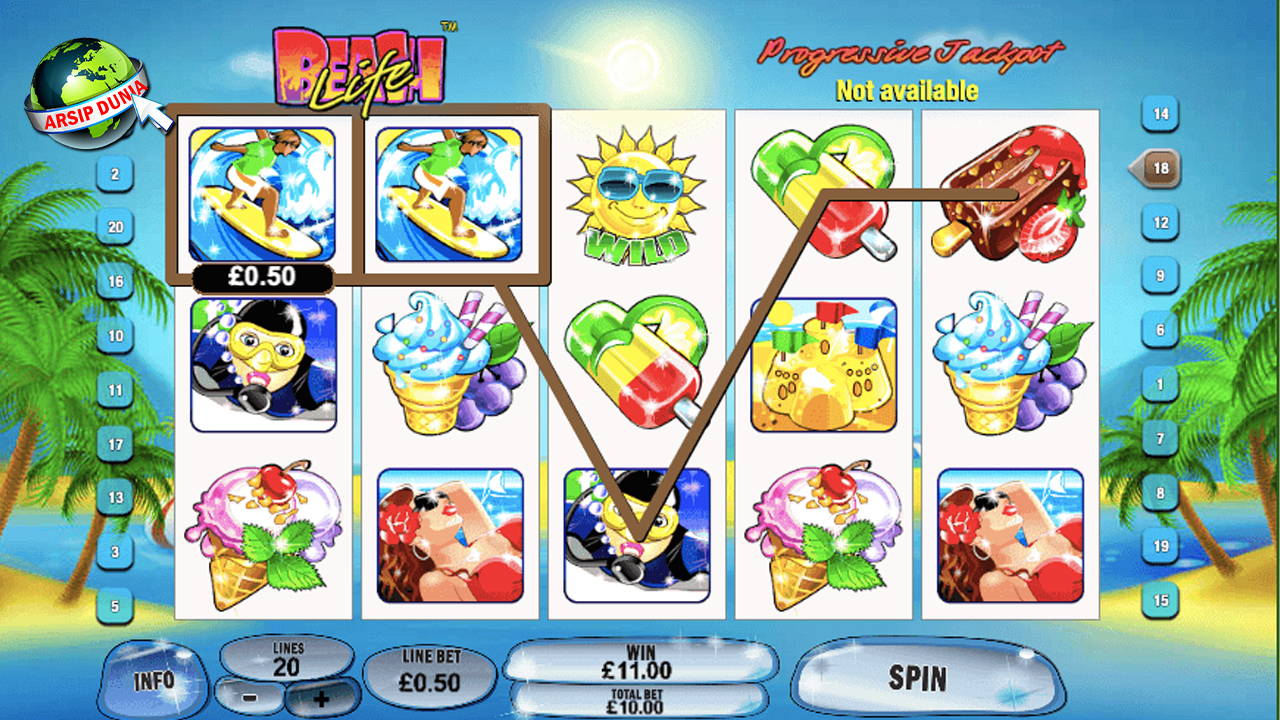Screen dimensions: 1280x720
Task: Activate payline number 13
Action: [115, 498]
